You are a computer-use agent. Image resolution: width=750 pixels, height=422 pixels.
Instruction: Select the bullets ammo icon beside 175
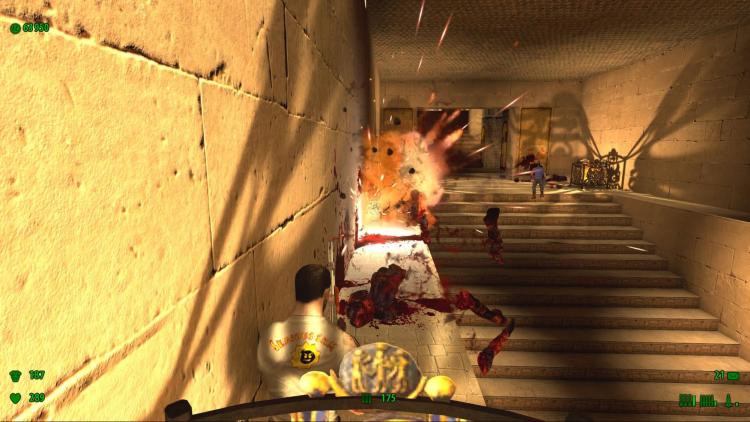366,398
